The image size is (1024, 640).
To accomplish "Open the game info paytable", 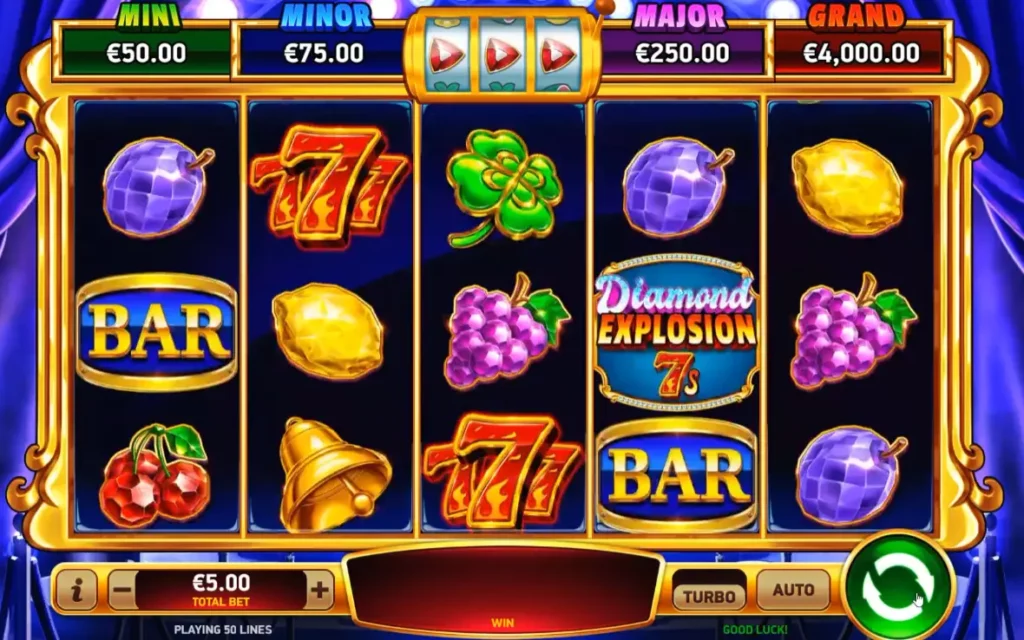I will [x=76, y=590].
